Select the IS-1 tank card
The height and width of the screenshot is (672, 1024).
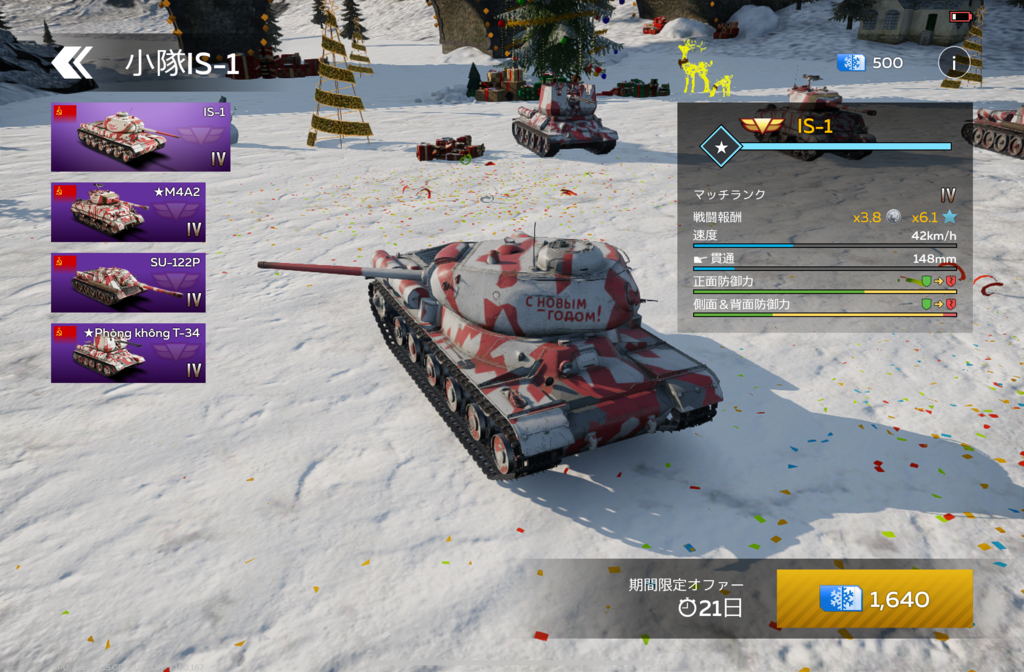click(x=141, y=136)
